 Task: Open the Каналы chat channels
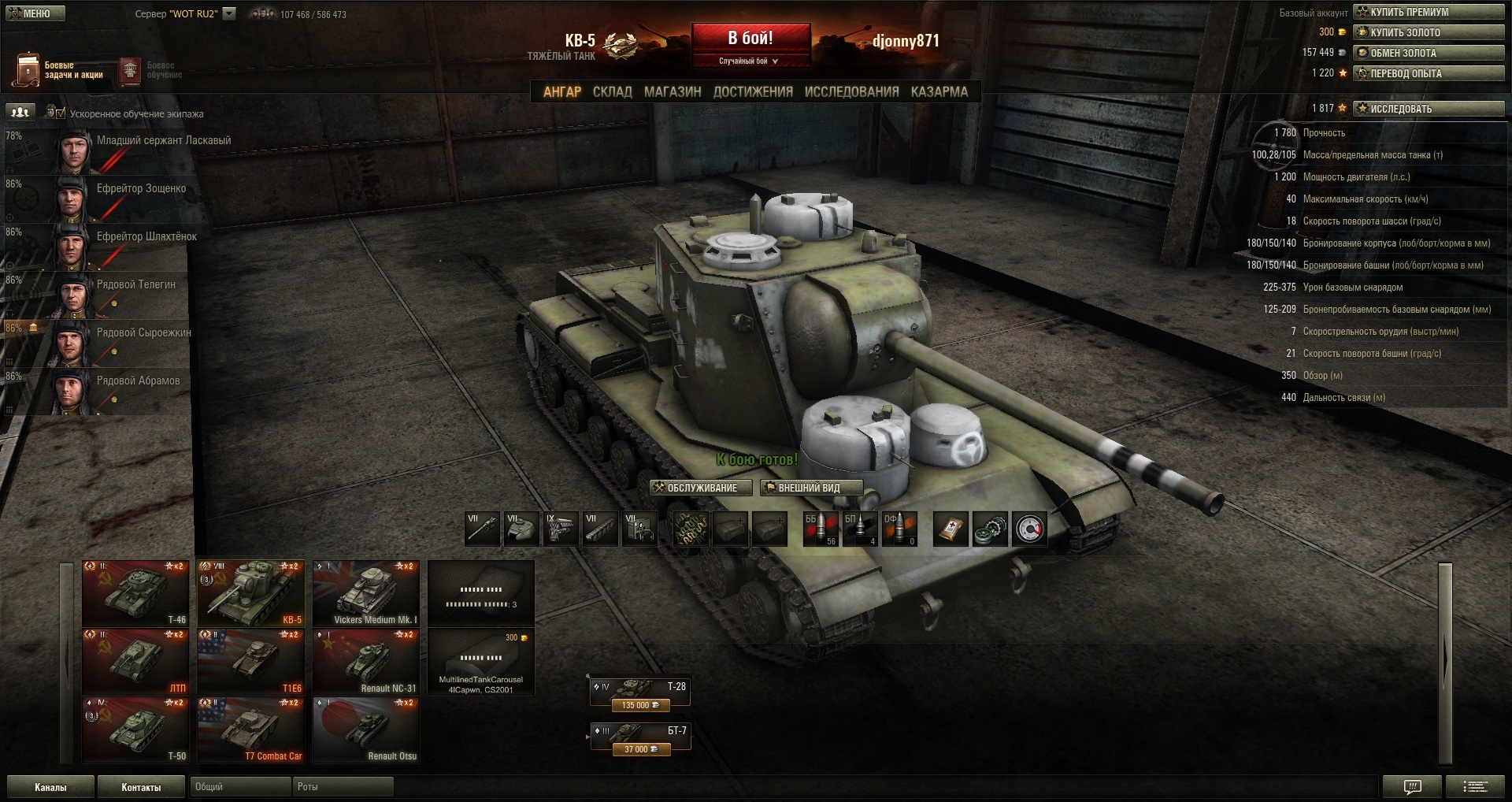[x=51, y=787]
